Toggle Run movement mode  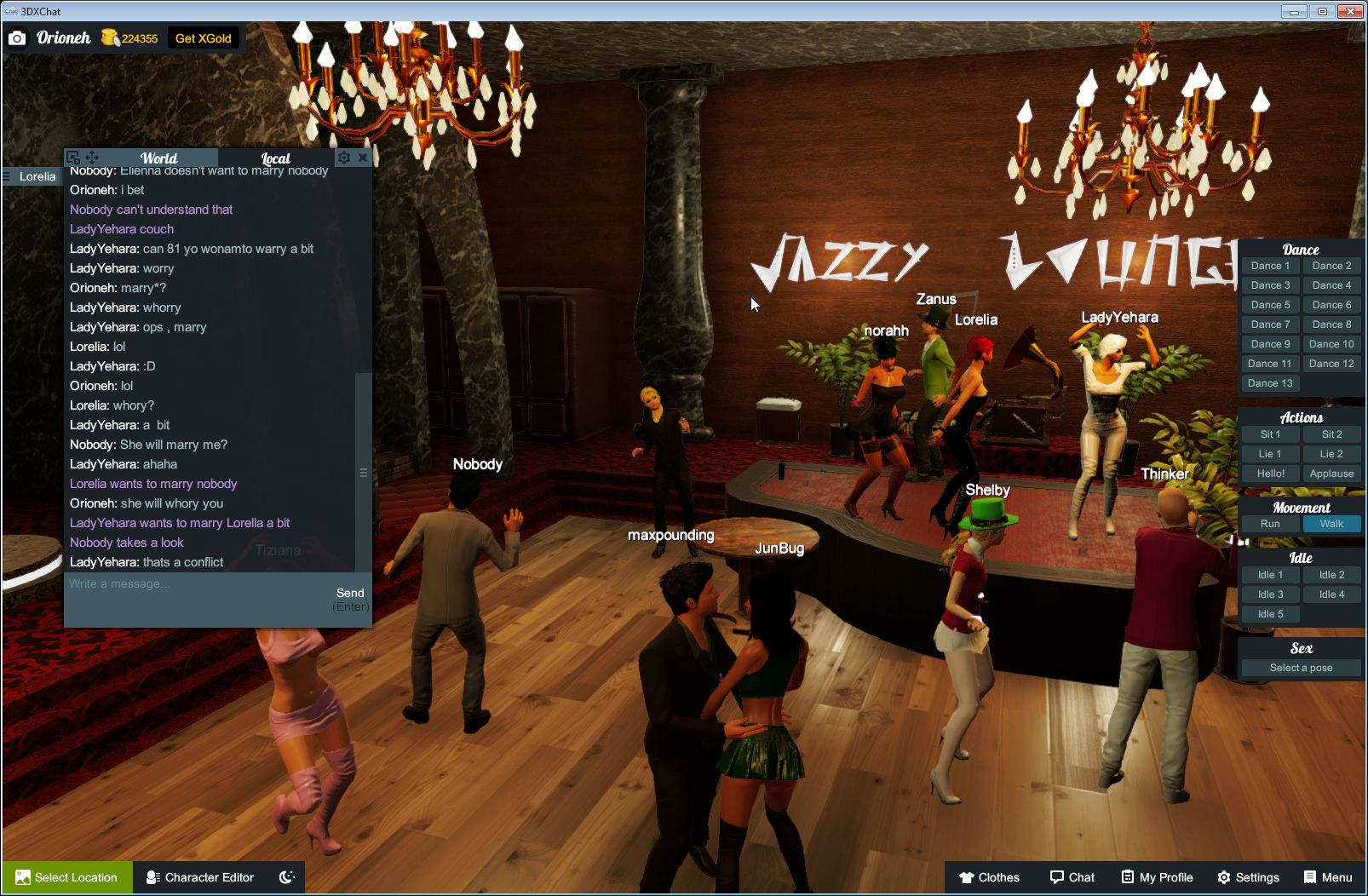(1270, 524)
